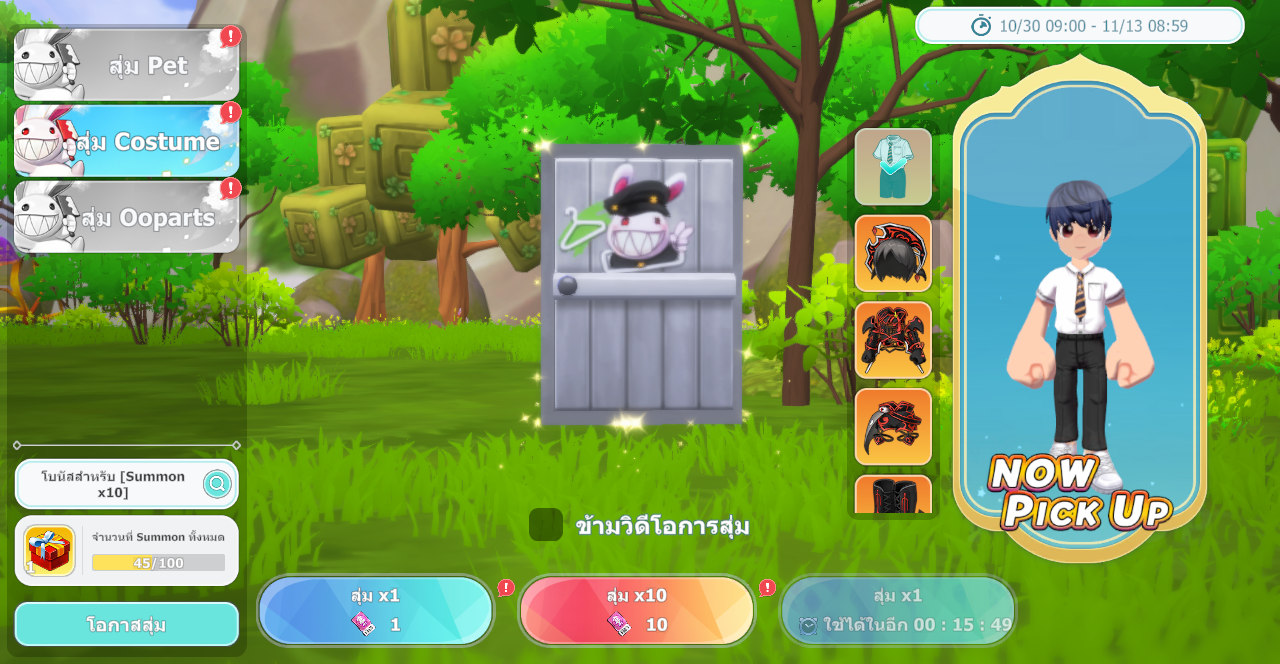Open the Now Pick Up character preview
This screenshot has width=1280, height=664.
pyautogui.click(x=1080, y=310)
